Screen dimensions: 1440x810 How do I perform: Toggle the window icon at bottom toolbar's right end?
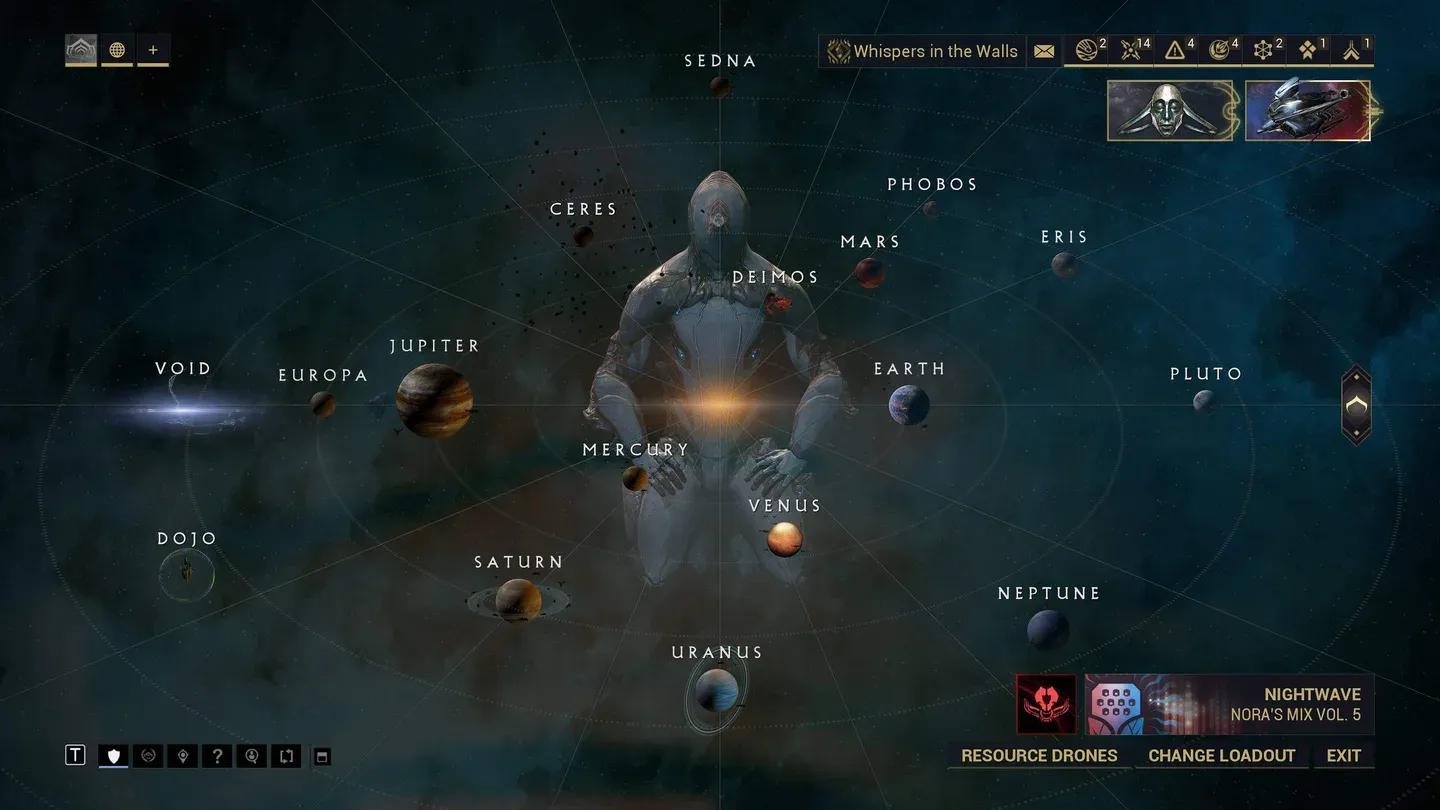point(321,756)
